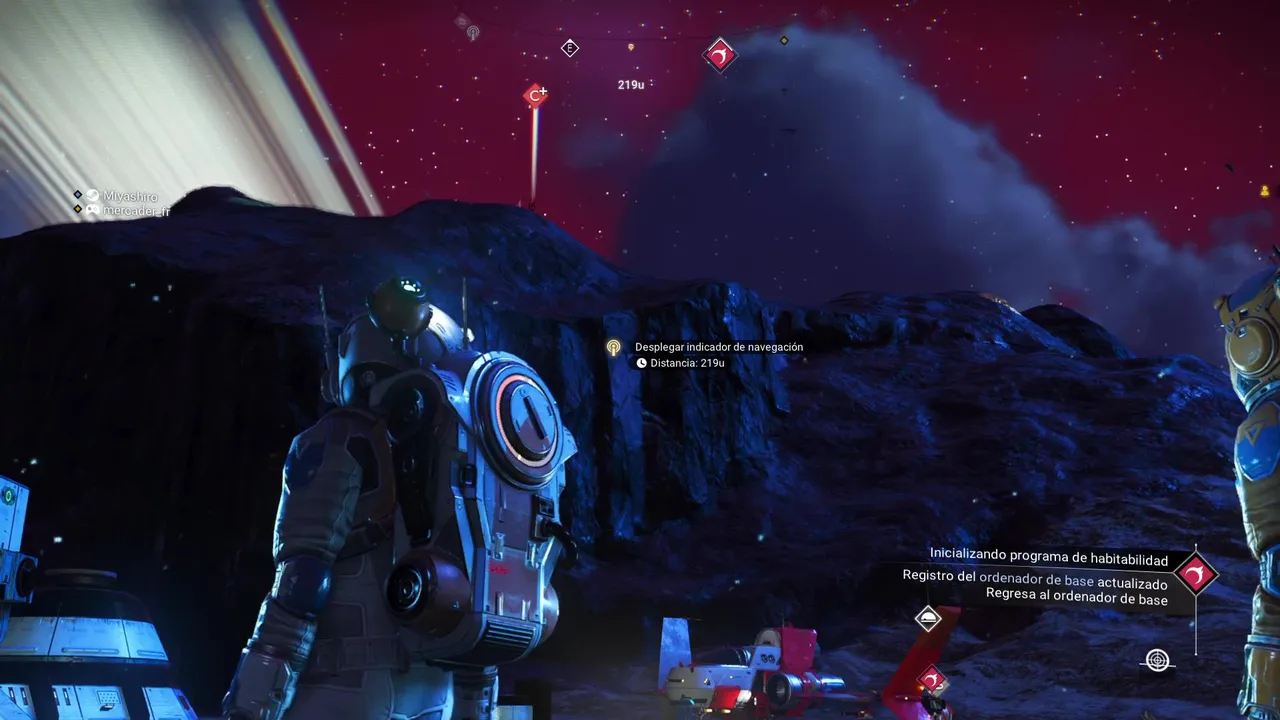Image resolution: width=1280 pixels, height=720 pixels.
Task: Click the red mission marker above the starship
Action: click(x=932, y=680)
